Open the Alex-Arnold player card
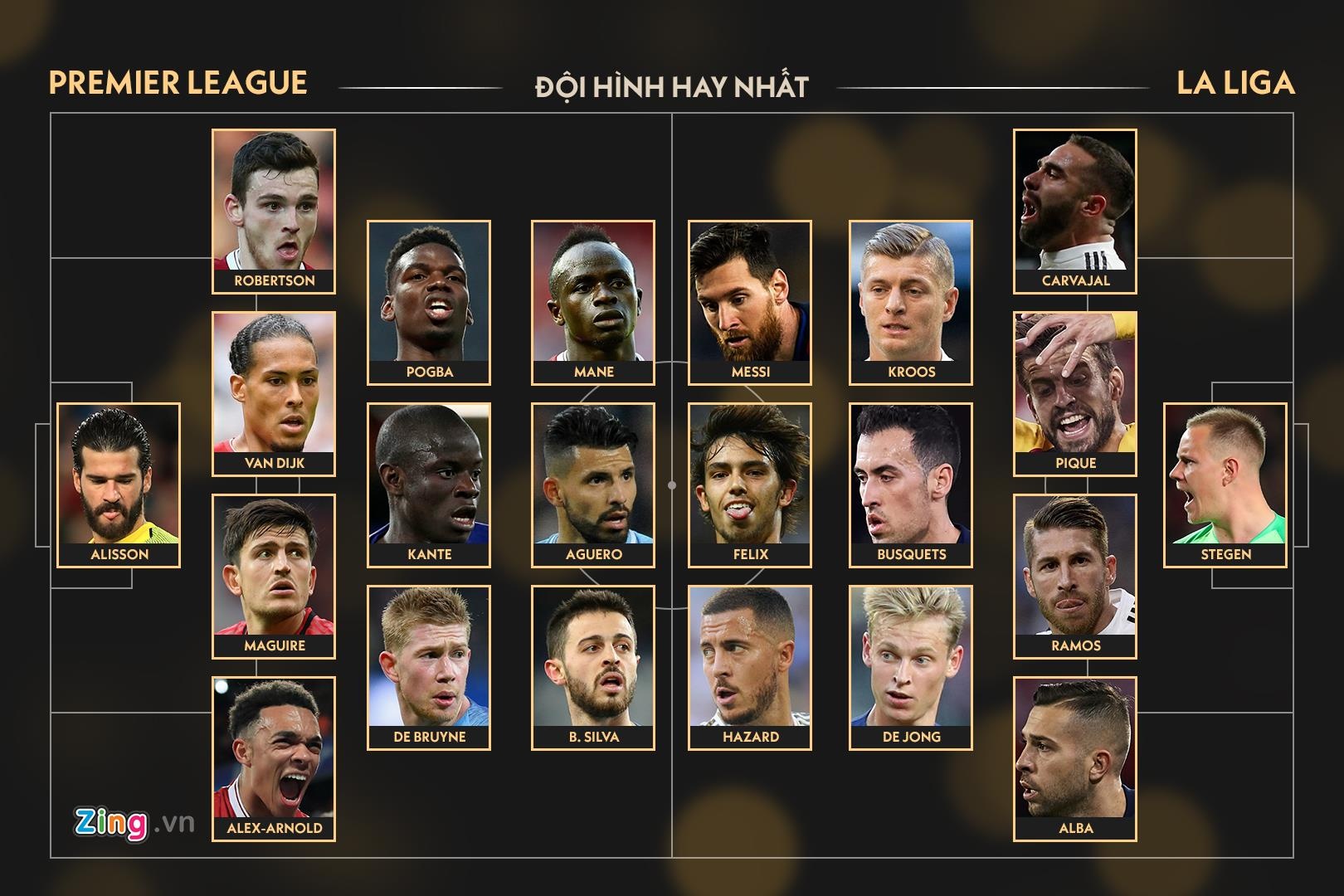The height and width of the screenshot is (896, 1344). tap(274, 758)
